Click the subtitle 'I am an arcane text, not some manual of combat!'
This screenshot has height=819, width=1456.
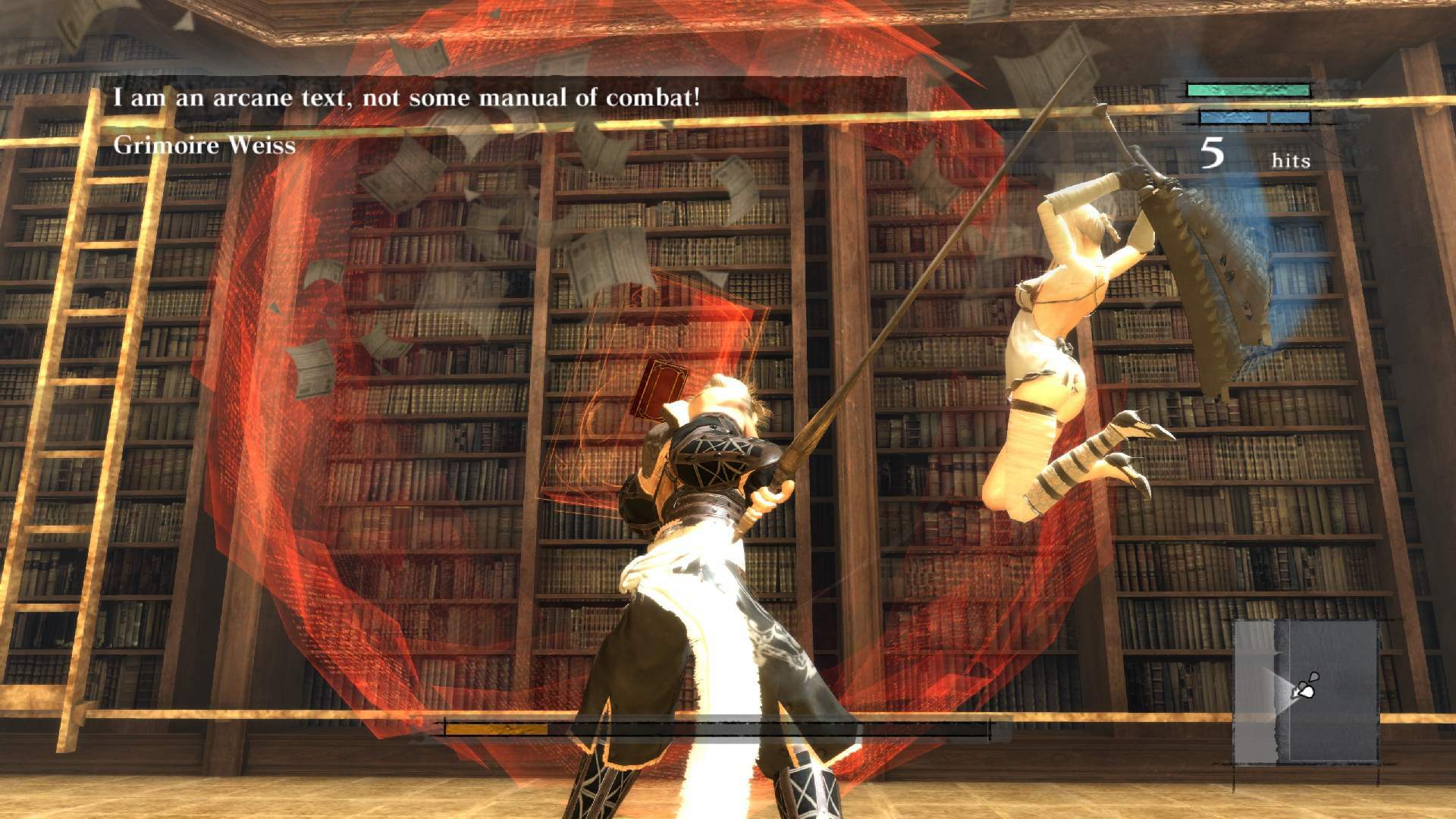tap(406, 96)
